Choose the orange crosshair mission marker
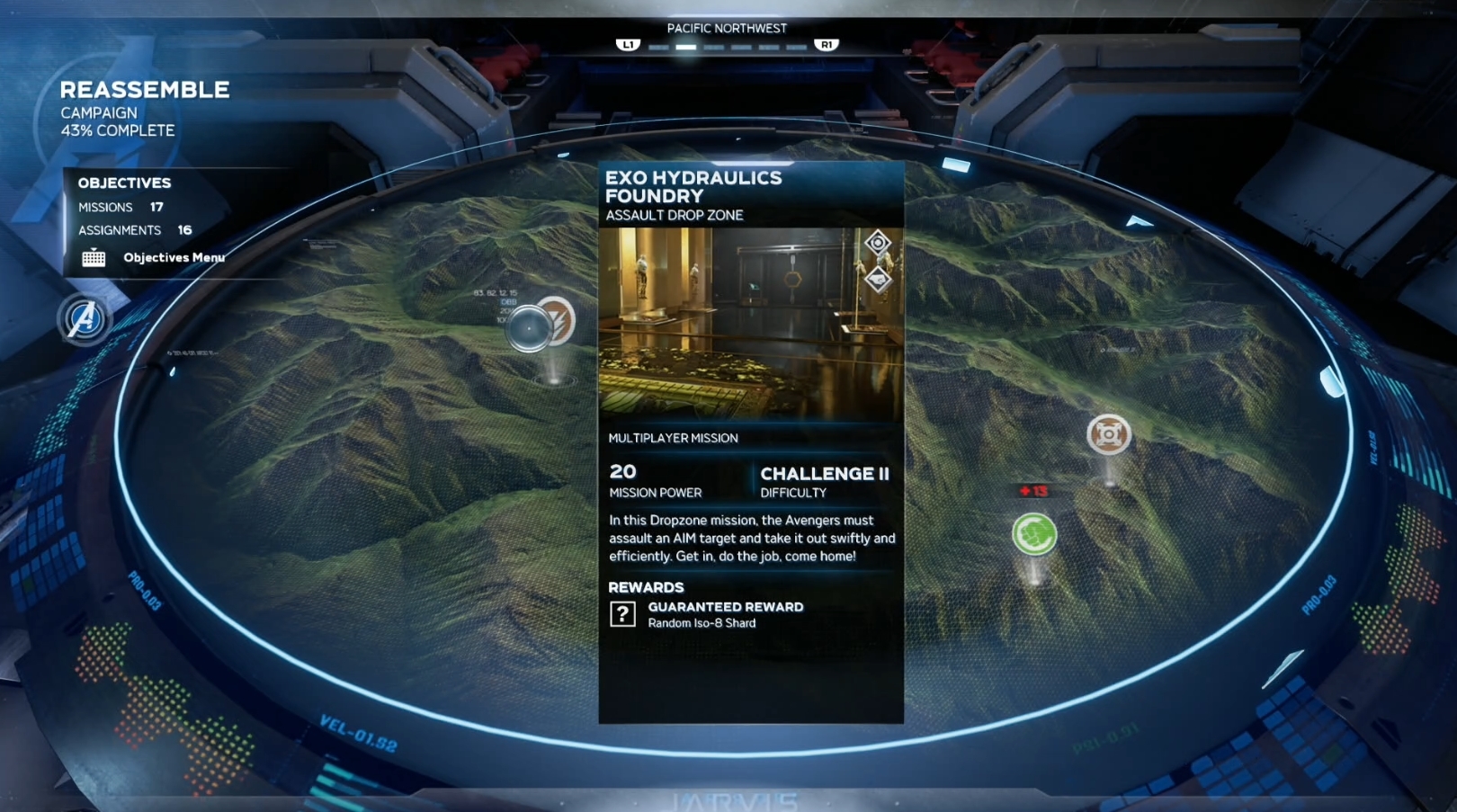This screenshot has height=812, width=1457. 1108,435
